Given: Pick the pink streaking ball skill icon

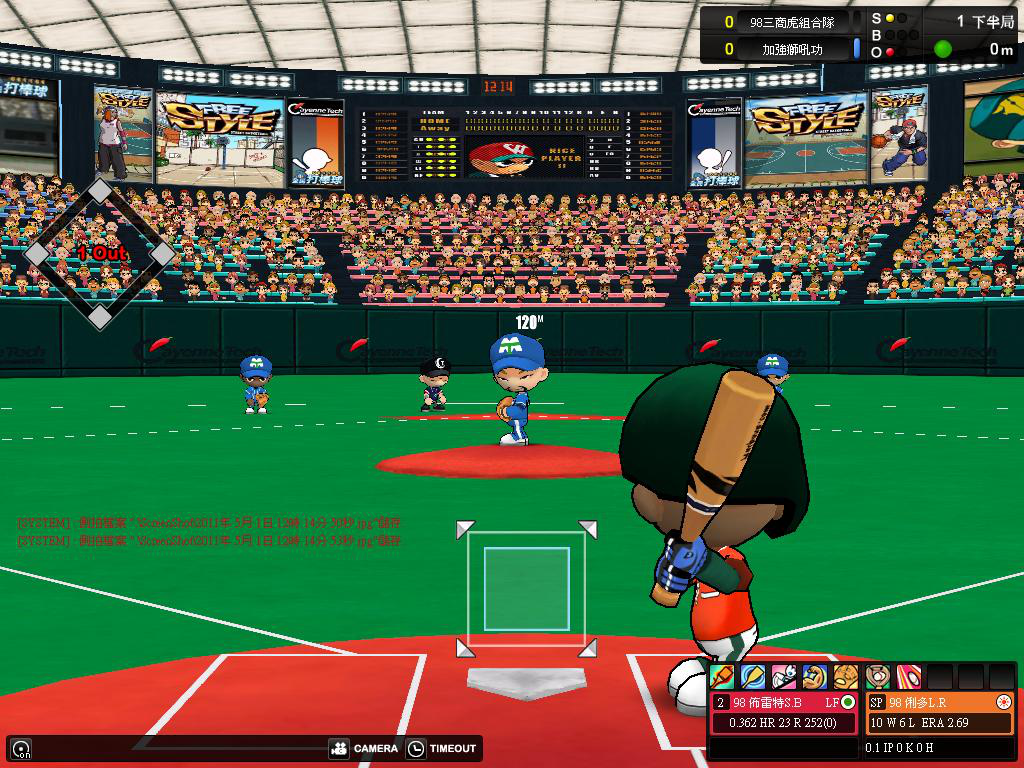Looking at the screenshot, I should pos(908,677).
